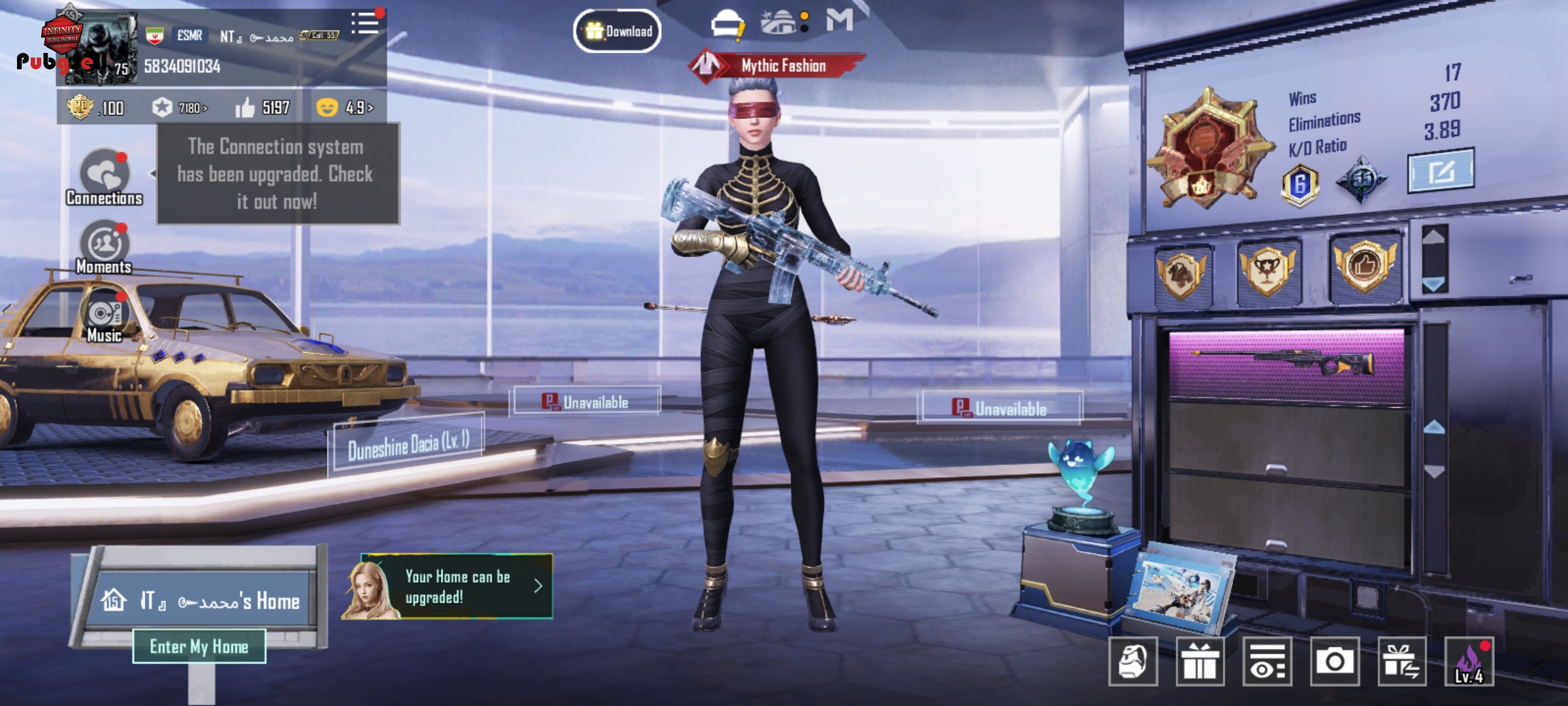This screenshot has width=1568, height=706.
Task: Click the camera screenshot icon
Action: [1335, 661]
